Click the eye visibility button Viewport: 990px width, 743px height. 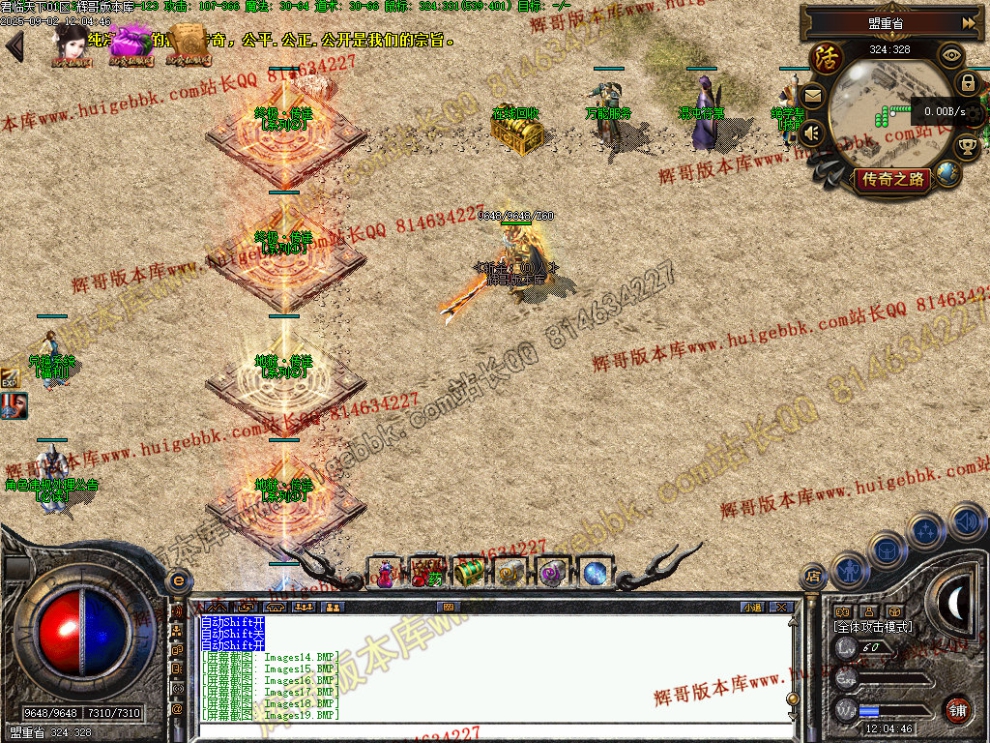point(951,56)
